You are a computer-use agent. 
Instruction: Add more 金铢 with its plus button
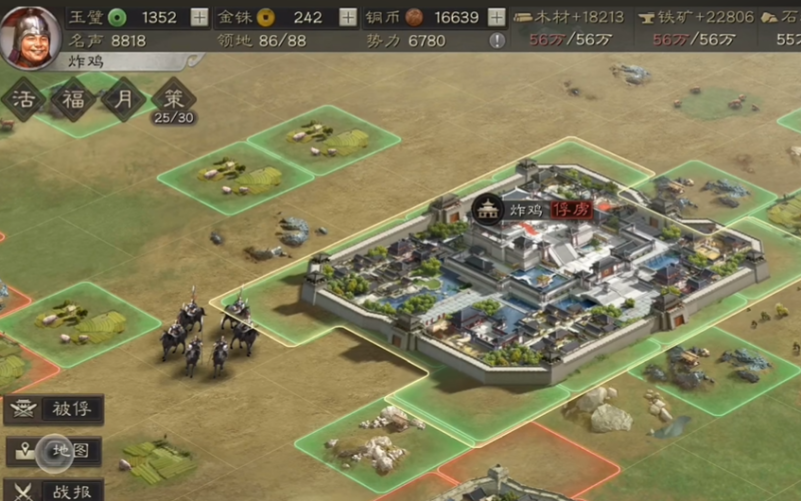(x=348, y=17)
